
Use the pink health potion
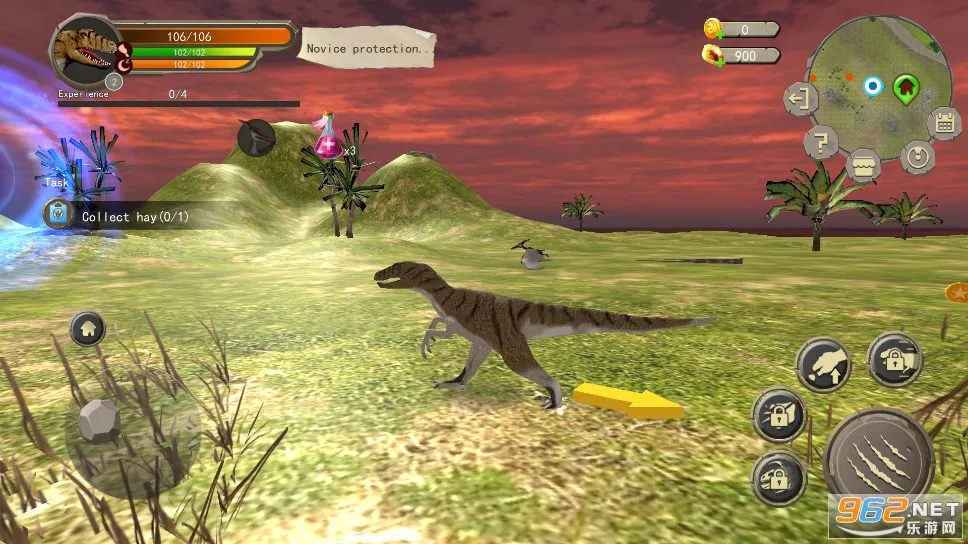(x=328, y=138)
